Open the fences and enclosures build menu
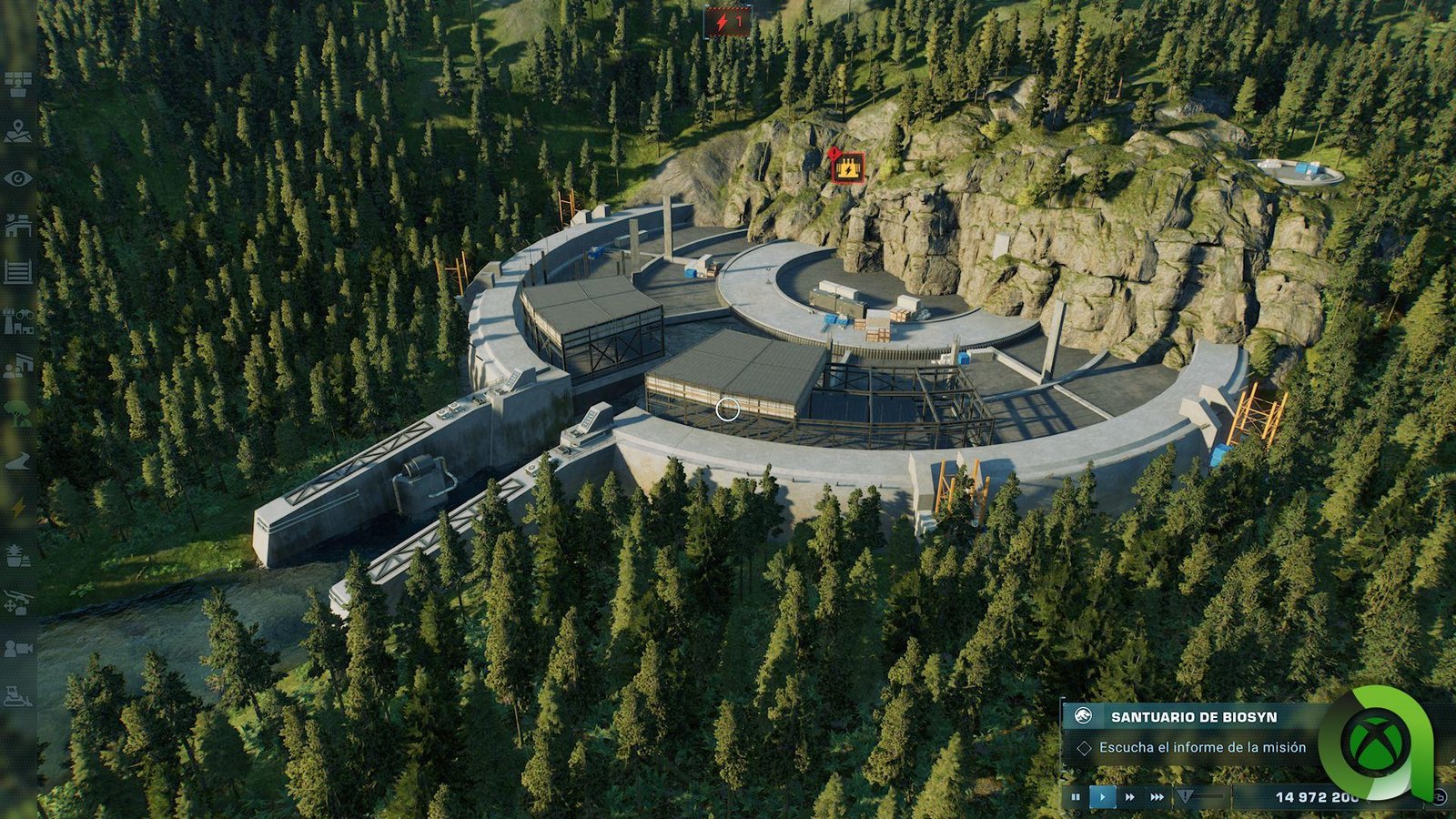Viewport: 1456px width, 819px height. 18,271
